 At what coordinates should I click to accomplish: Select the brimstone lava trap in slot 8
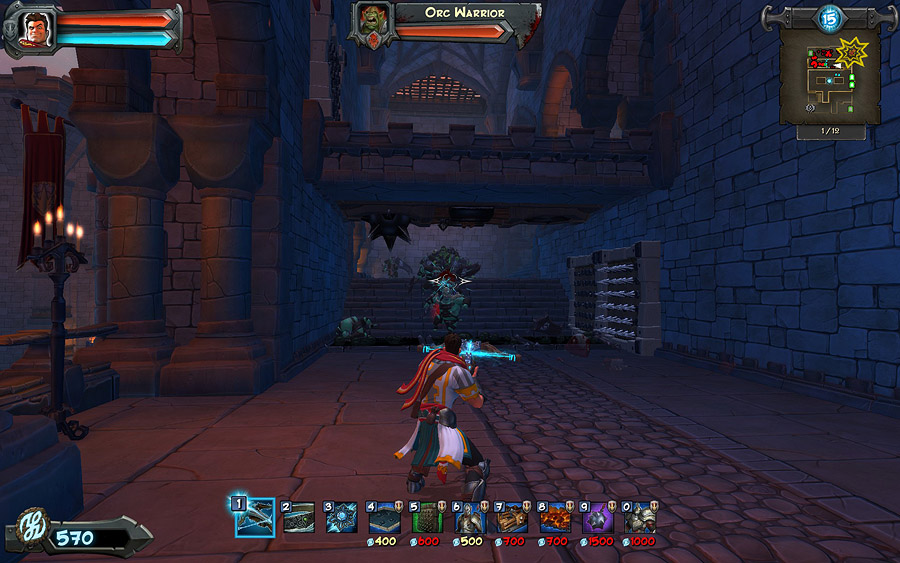(556, 517)
